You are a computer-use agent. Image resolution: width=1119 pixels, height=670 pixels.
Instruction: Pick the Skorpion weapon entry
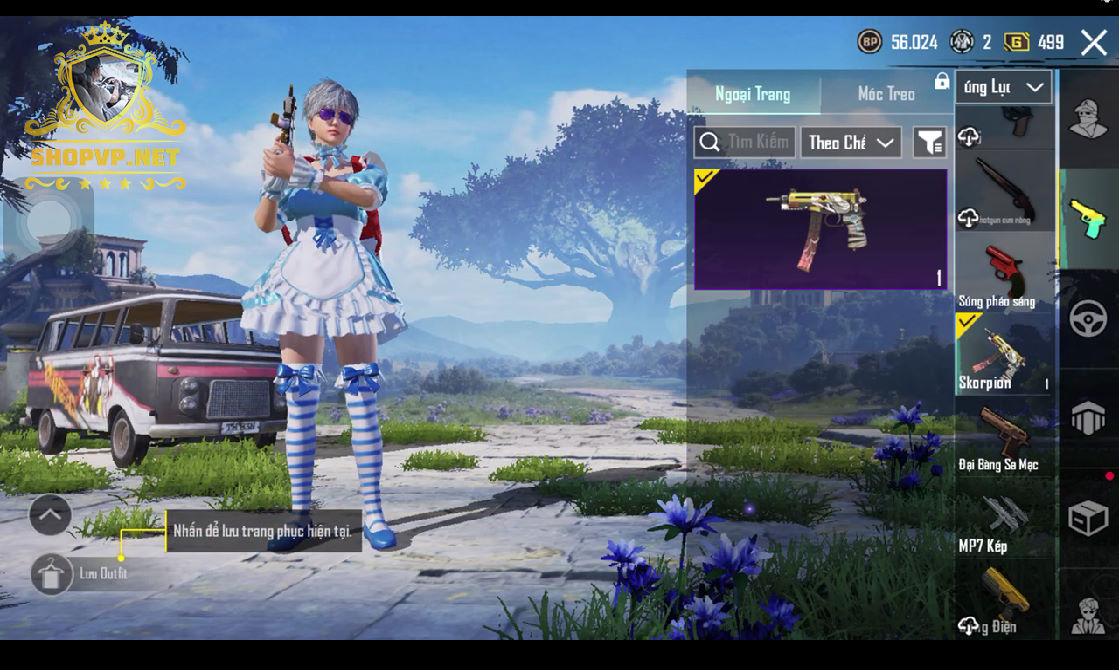[1004, 353]
